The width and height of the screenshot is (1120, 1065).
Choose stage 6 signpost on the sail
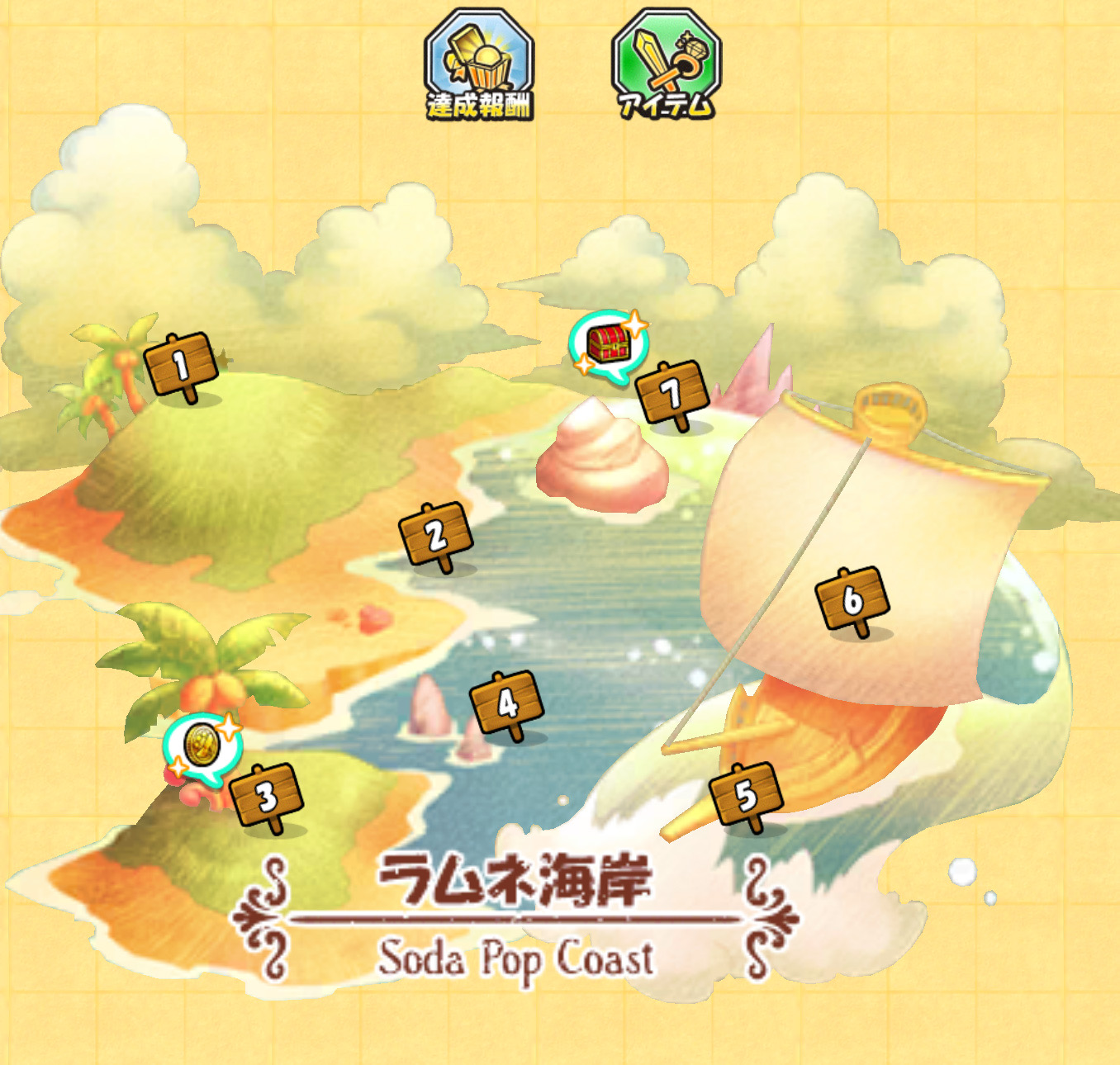pos(852,599)
